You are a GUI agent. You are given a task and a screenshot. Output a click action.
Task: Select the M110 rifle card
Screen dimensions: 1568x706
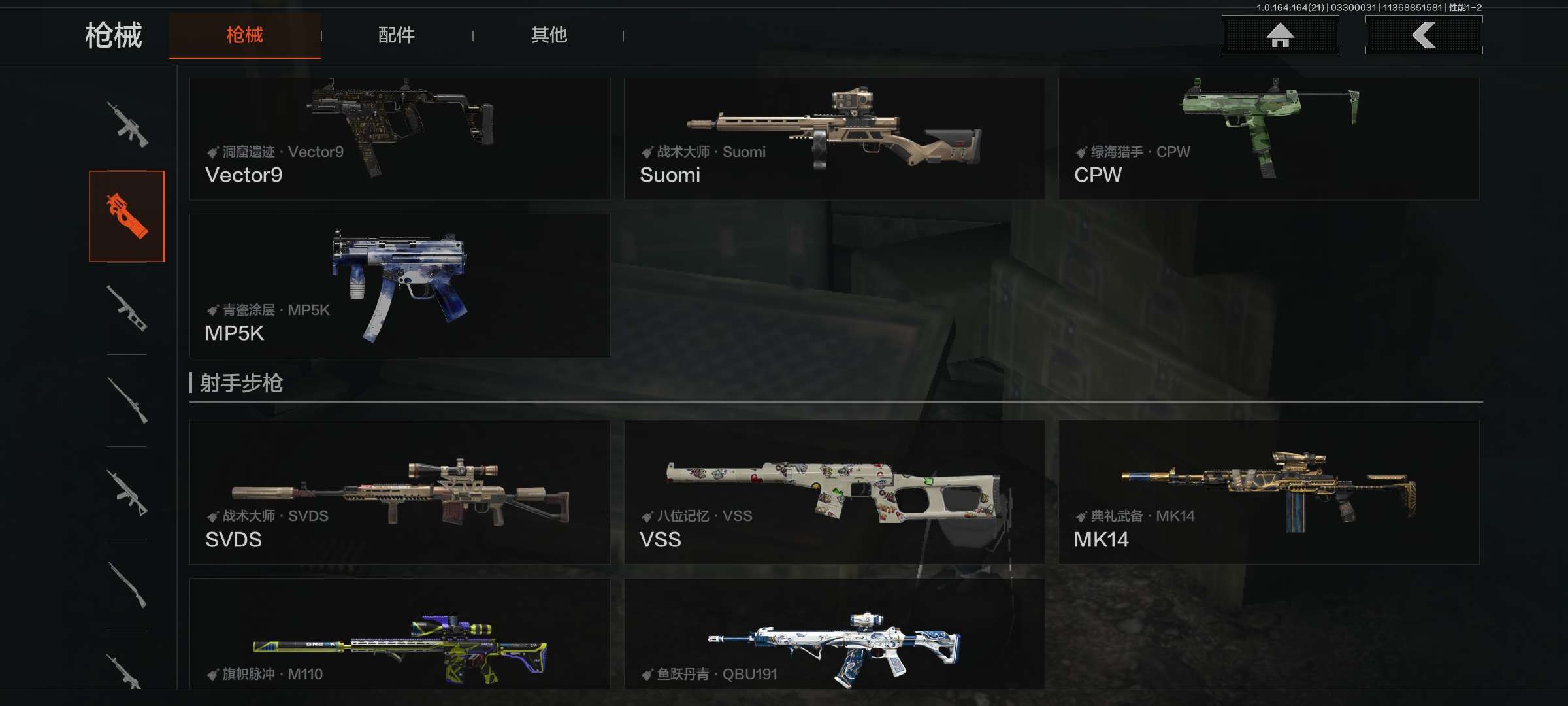(x=399, y=634)
